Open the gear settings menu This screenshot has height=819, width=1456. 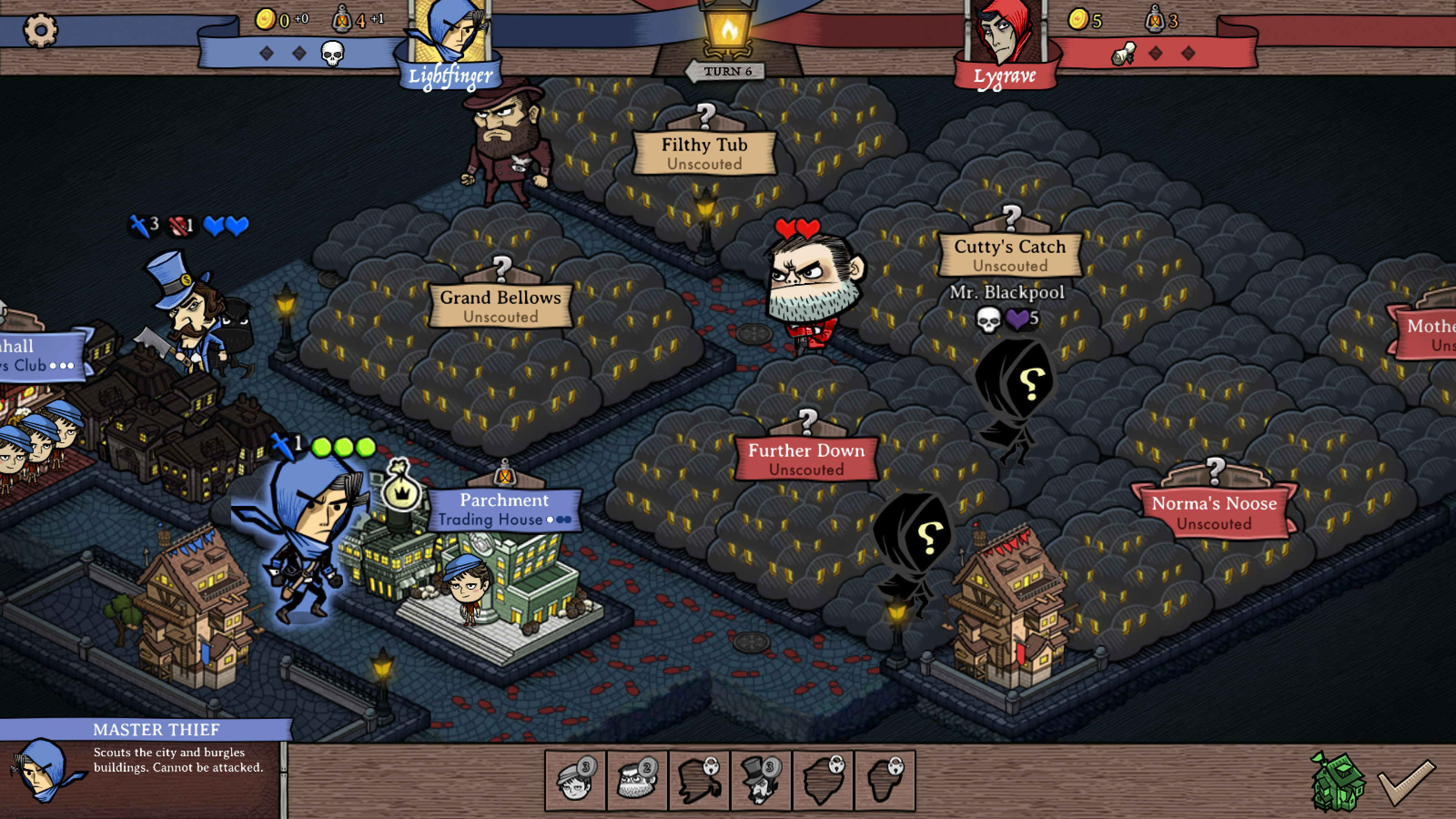pyautogui.click(x=40, y=30)
